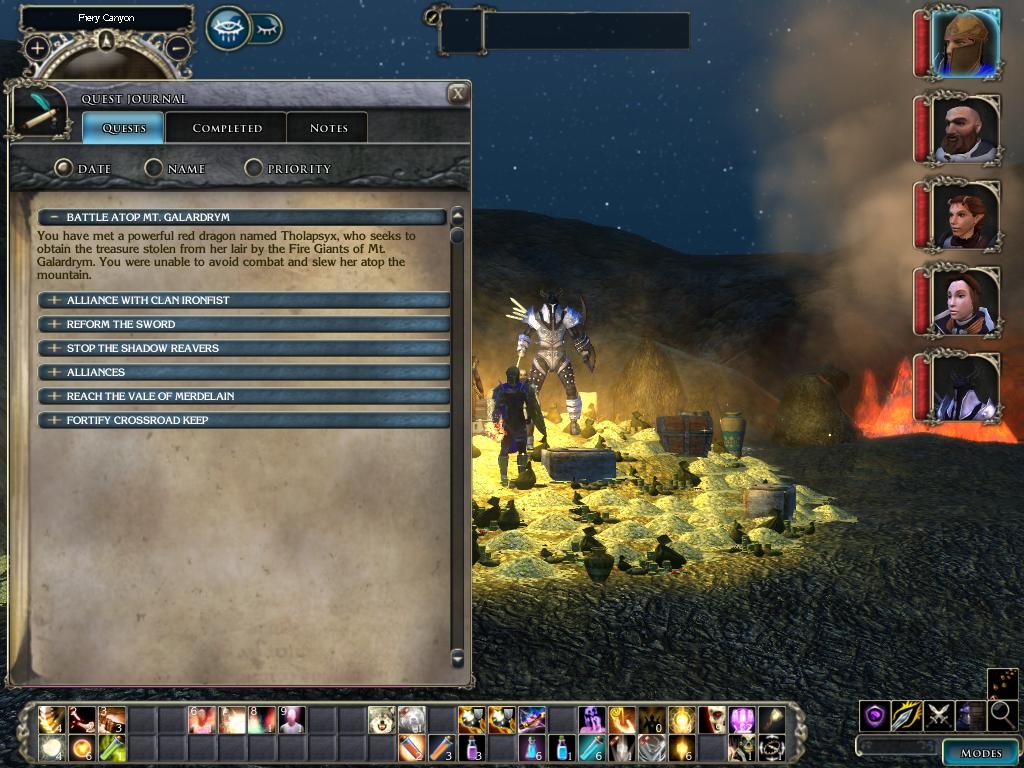This screenshot has height=768, width=1024.
Task: Collapse Battle Atop Mt. Galardrym entry
Action: (54, 217)
